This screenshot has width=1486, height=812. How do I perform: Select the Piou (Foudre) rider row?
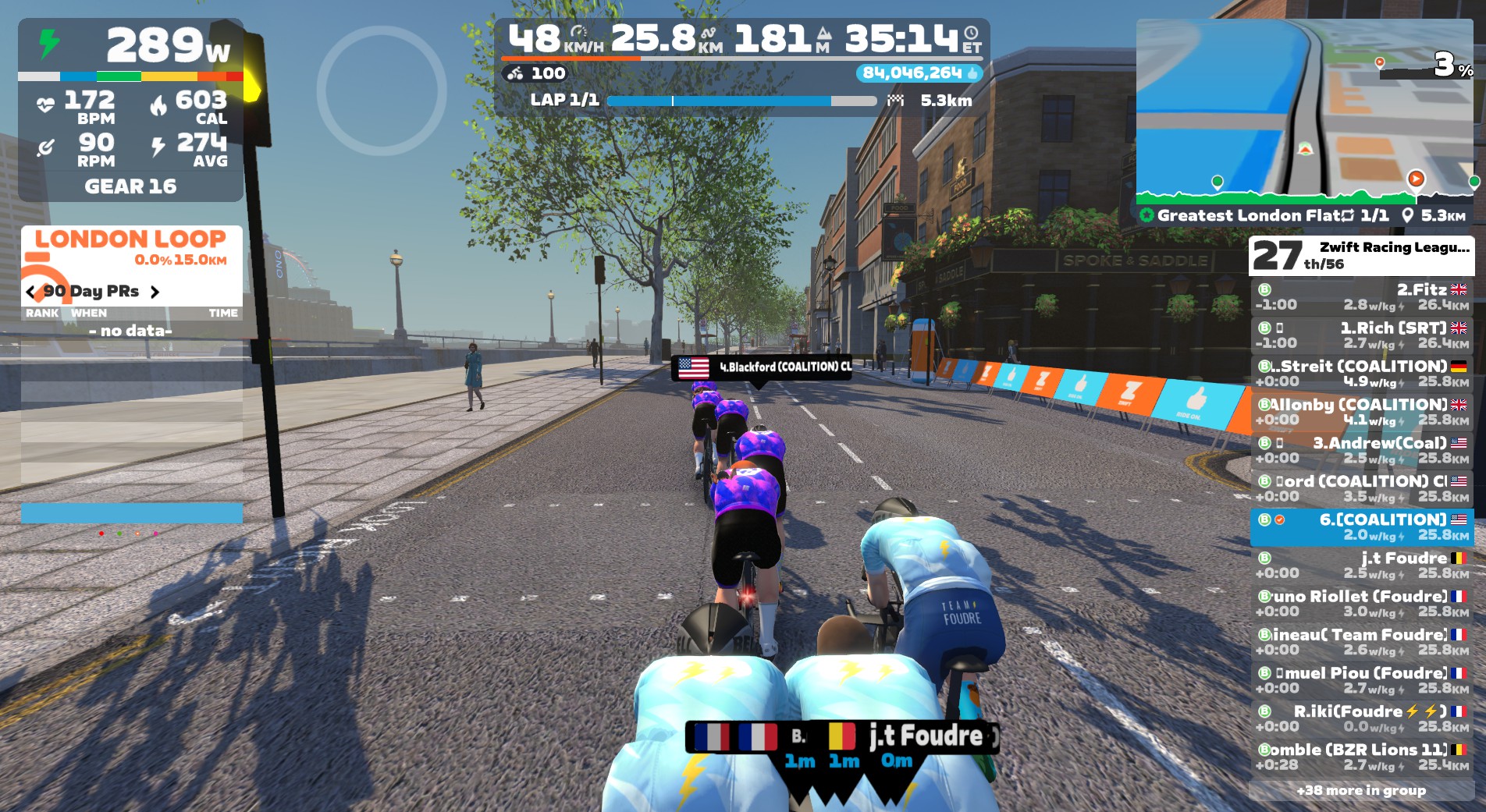[x=1361, y=680]
